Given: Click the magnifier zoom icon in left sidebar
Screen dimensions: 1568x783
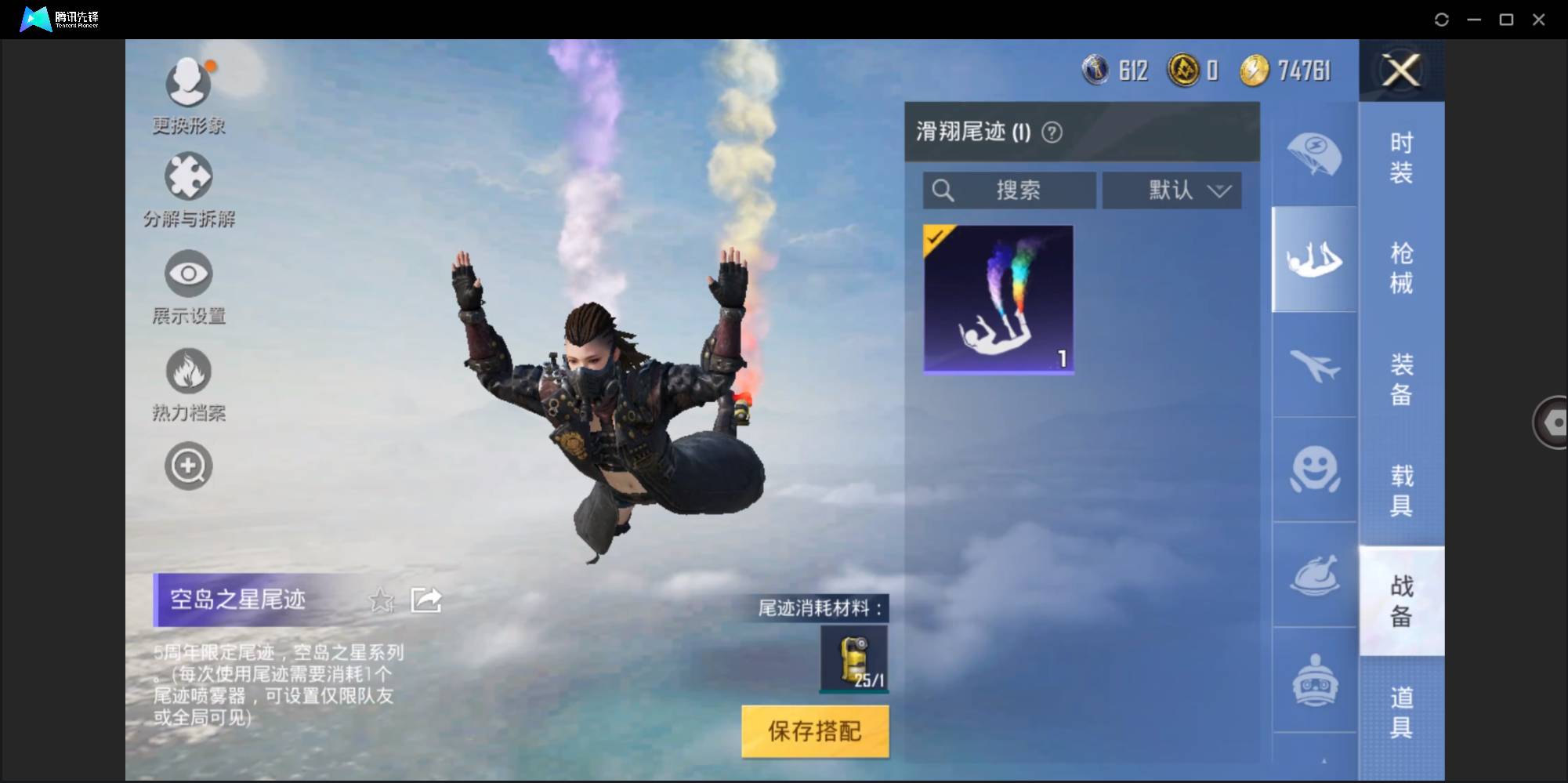Looking at the screenshot, I should tap(188, 466).
